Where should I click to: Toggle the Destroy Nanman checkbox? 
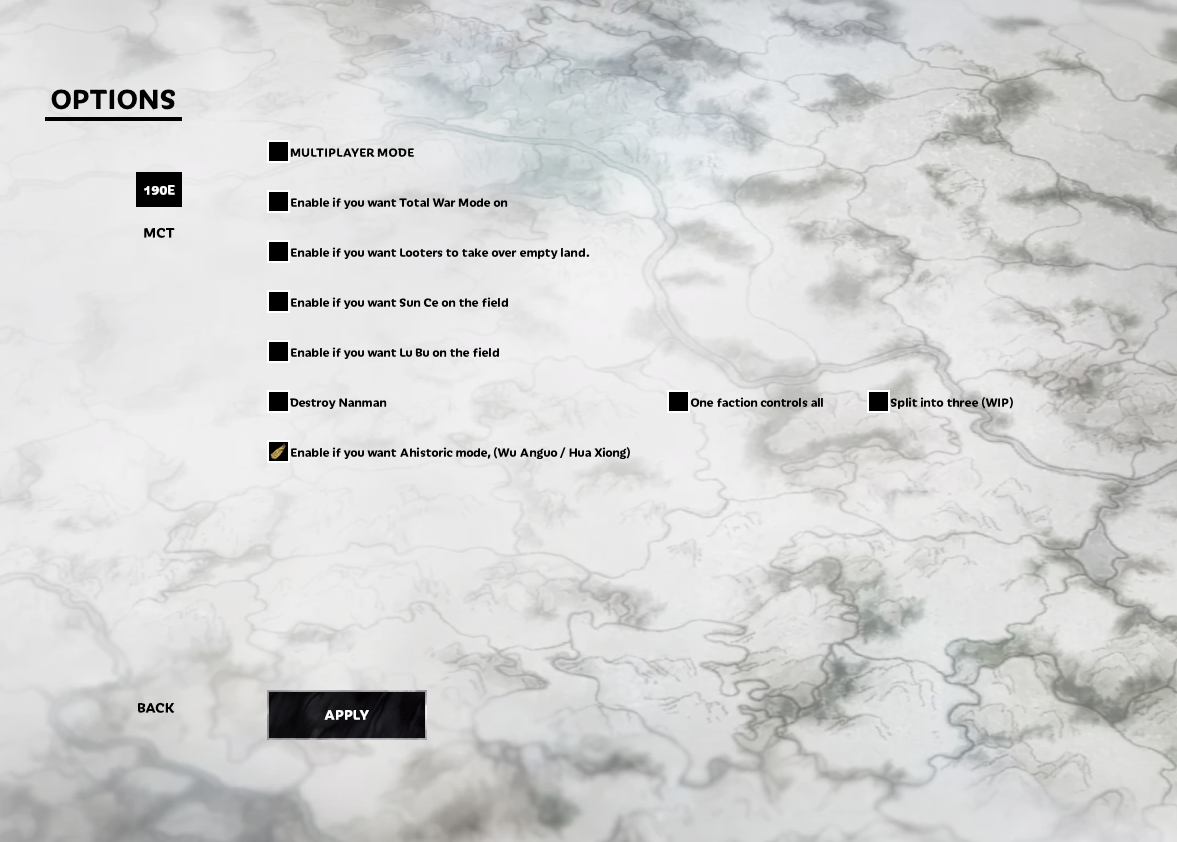coord(278,402)
